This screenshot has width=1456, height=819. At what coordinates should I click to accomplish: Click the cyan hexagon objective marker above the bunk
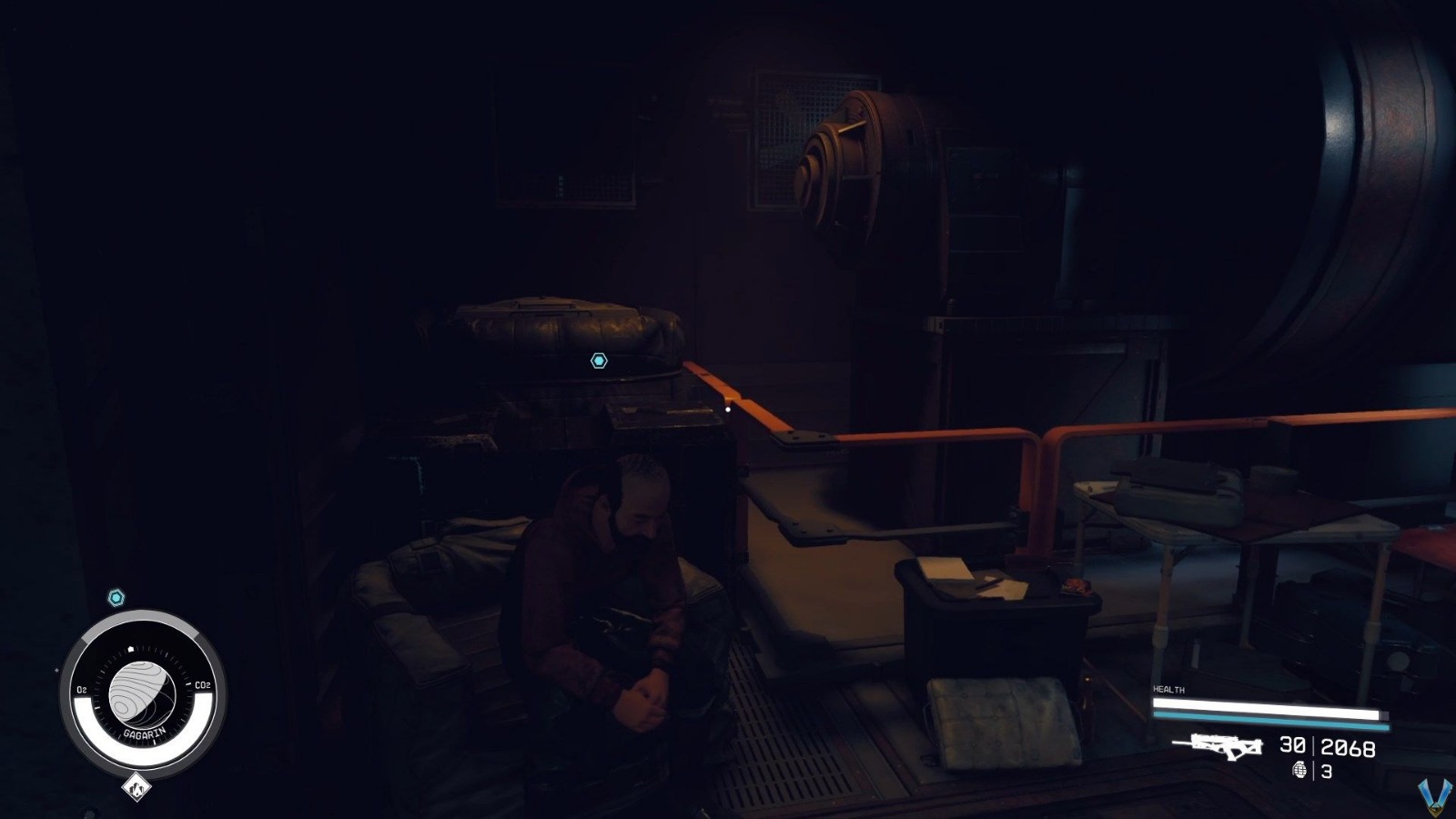click(600, 360)
